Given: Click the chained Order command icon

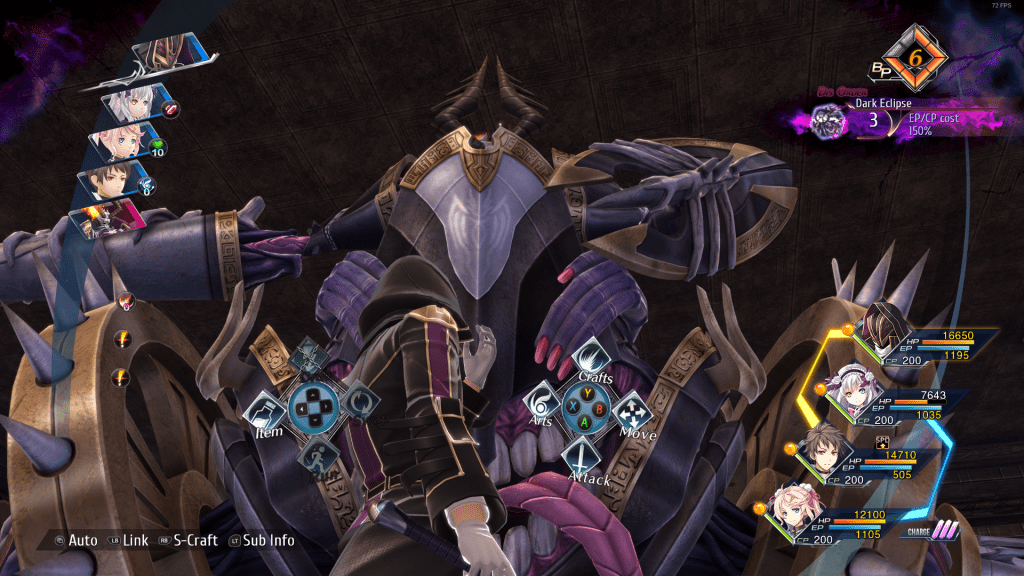Looking at the screenshot, I should [310, 353].
